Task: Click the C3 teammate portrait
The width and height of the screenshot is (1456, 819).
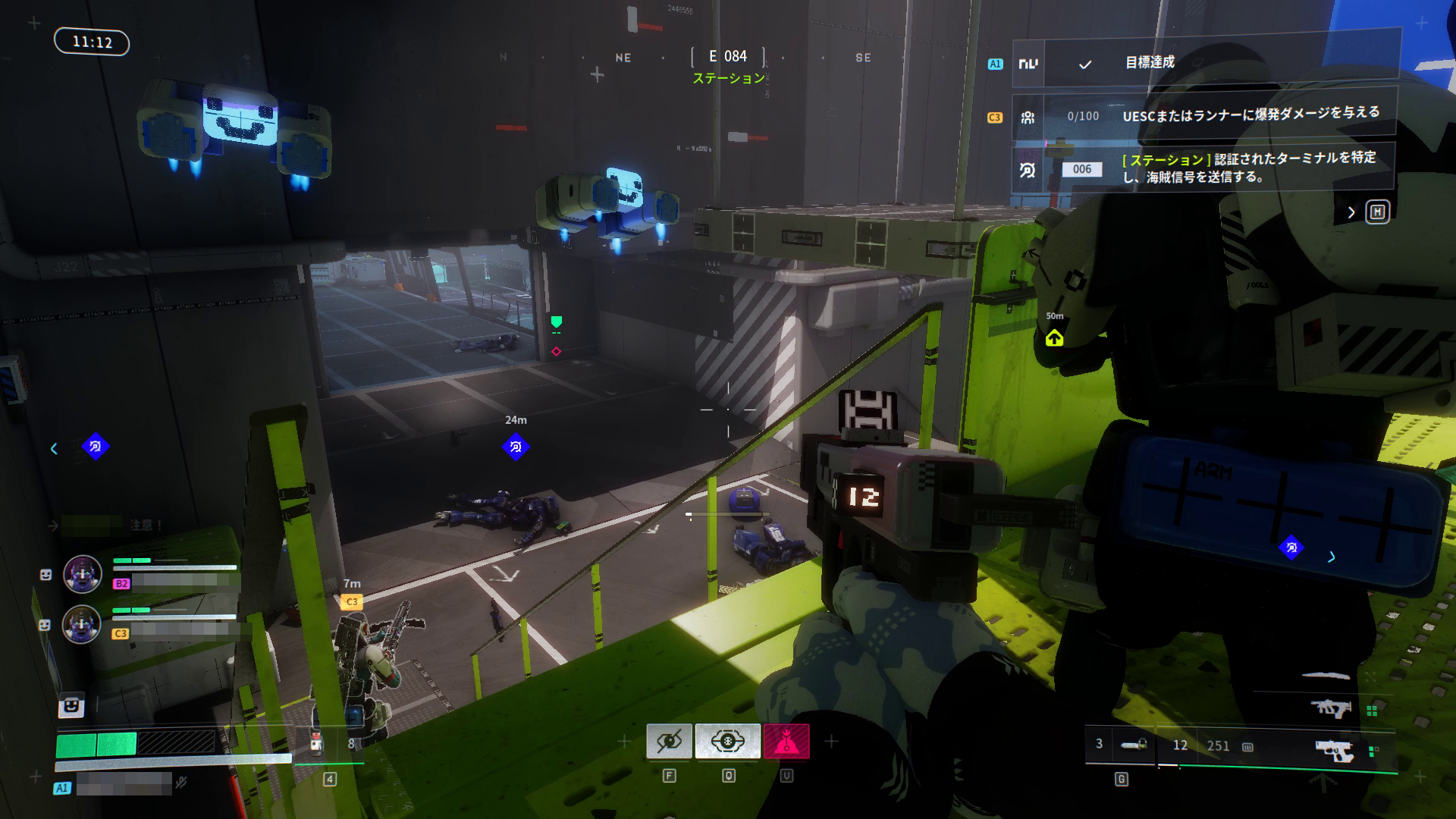Action: (x=82, y=624)
